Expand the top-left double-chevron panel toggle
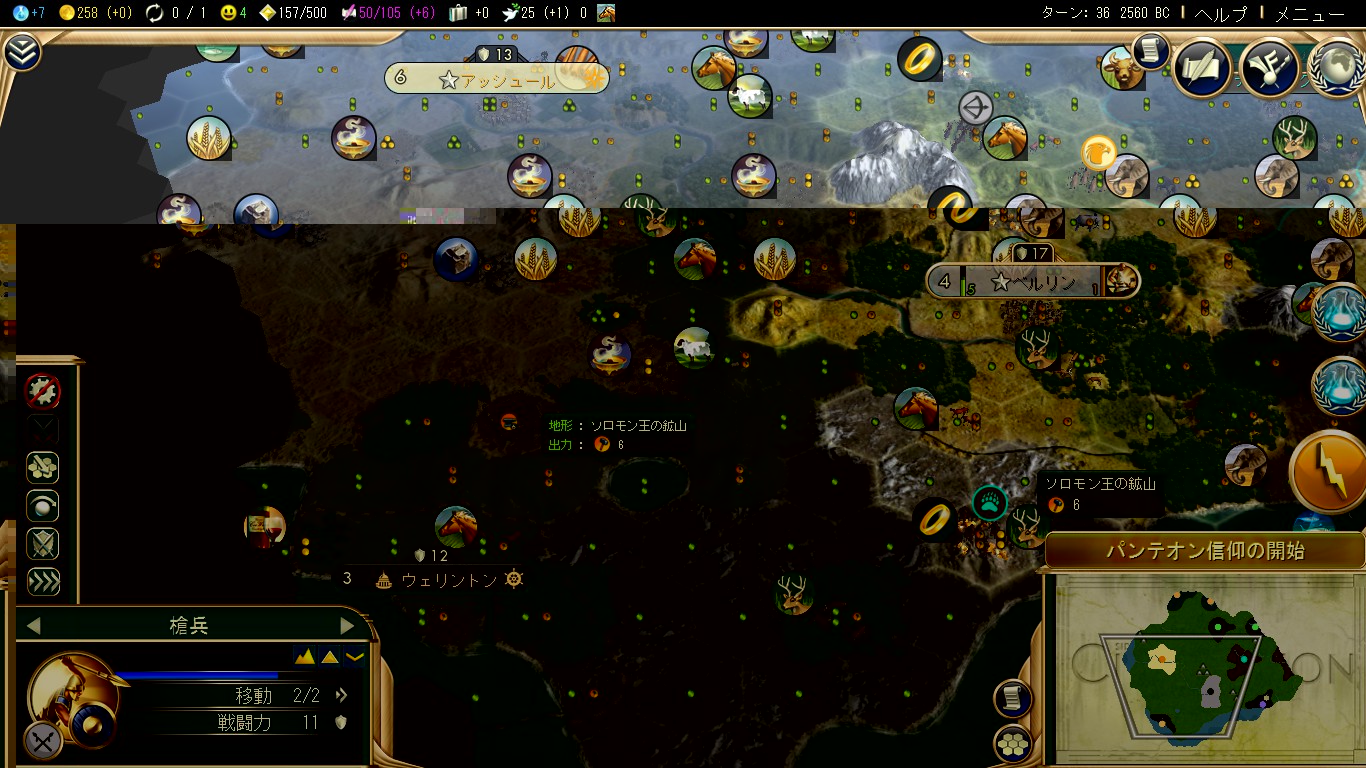This screenshot has width=1366, height=768. pyautogui.click(x=22, y=53)
